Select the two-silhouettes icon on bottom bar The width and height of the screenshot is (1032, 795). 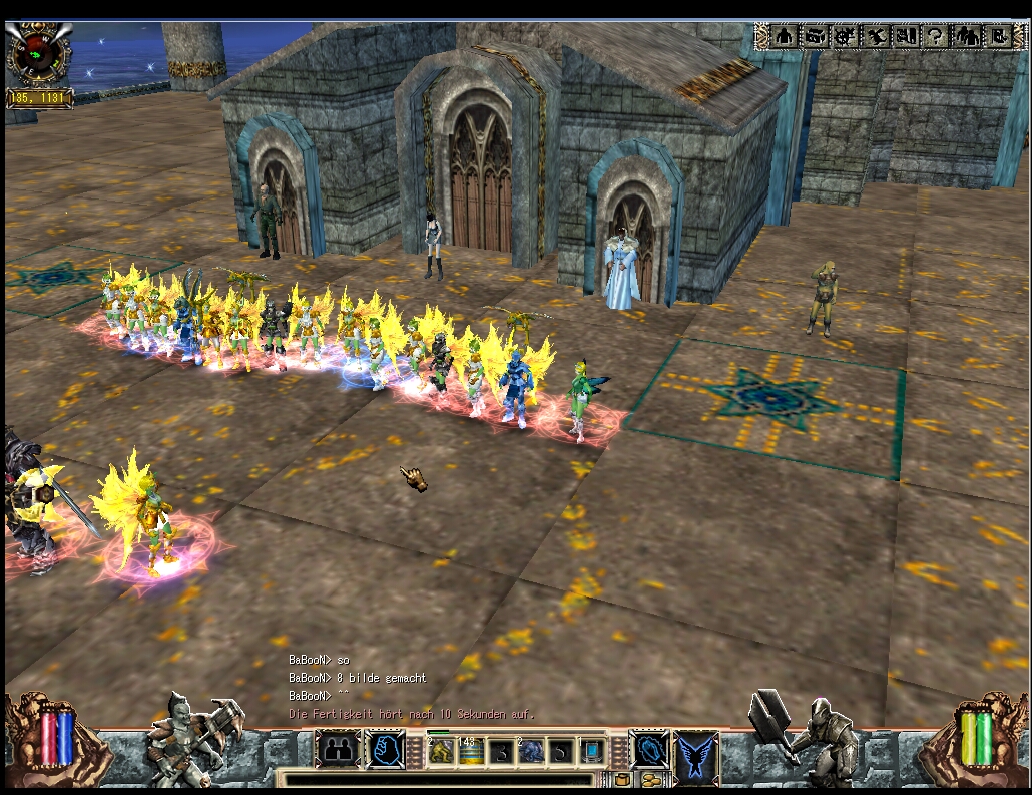[339, 750]
